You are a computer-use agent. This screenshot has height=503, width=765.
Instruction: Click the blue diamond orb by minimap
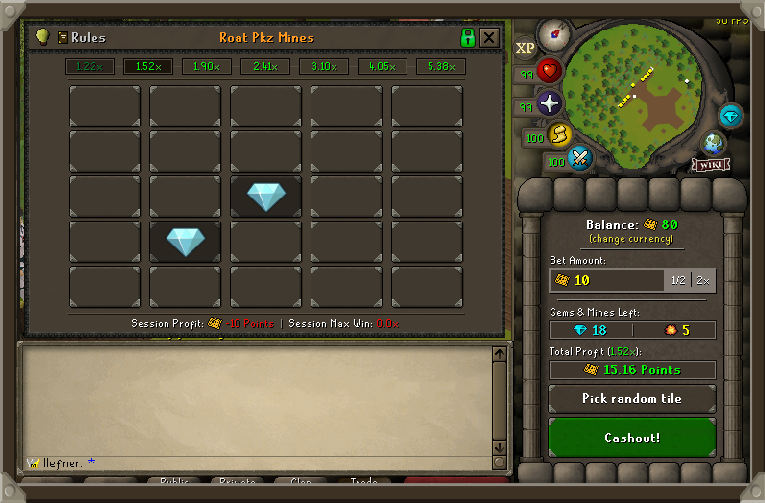click(731, 115)
